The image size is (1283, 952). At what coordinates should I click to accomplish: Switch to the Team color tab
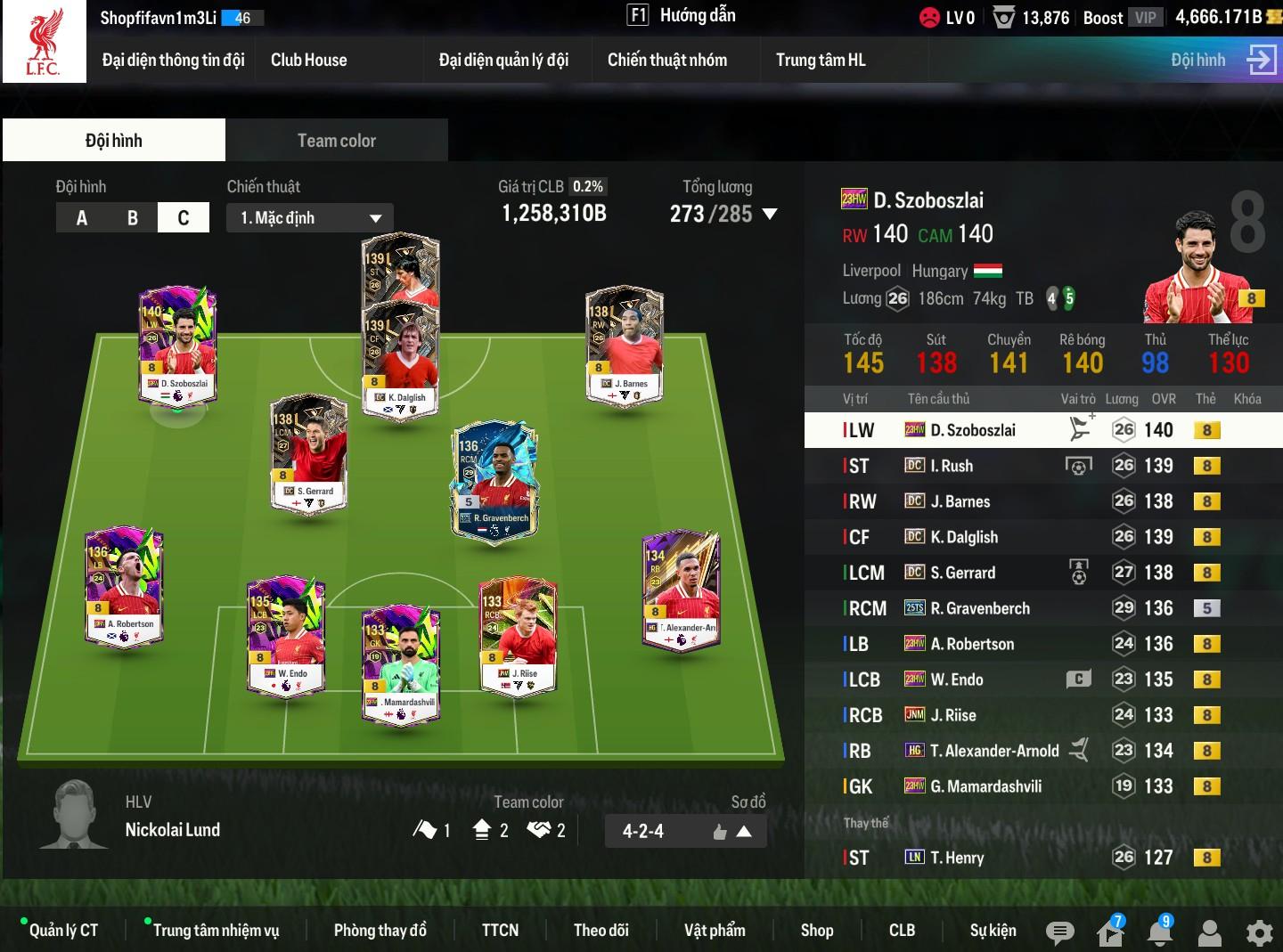(x=336, y=141)
